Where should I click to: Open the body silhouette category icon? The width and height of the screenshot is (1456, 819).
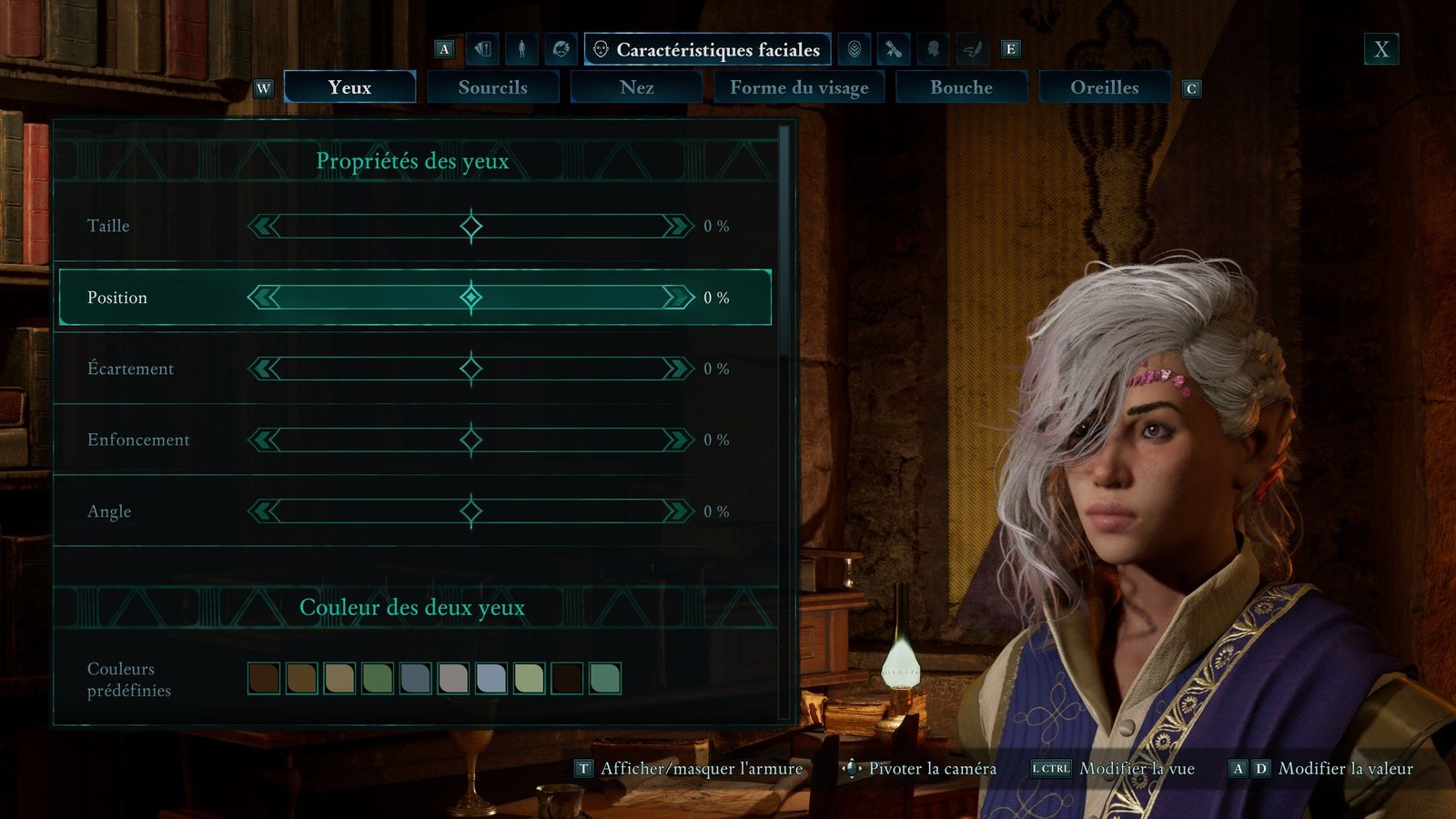(x=521, y=49)
